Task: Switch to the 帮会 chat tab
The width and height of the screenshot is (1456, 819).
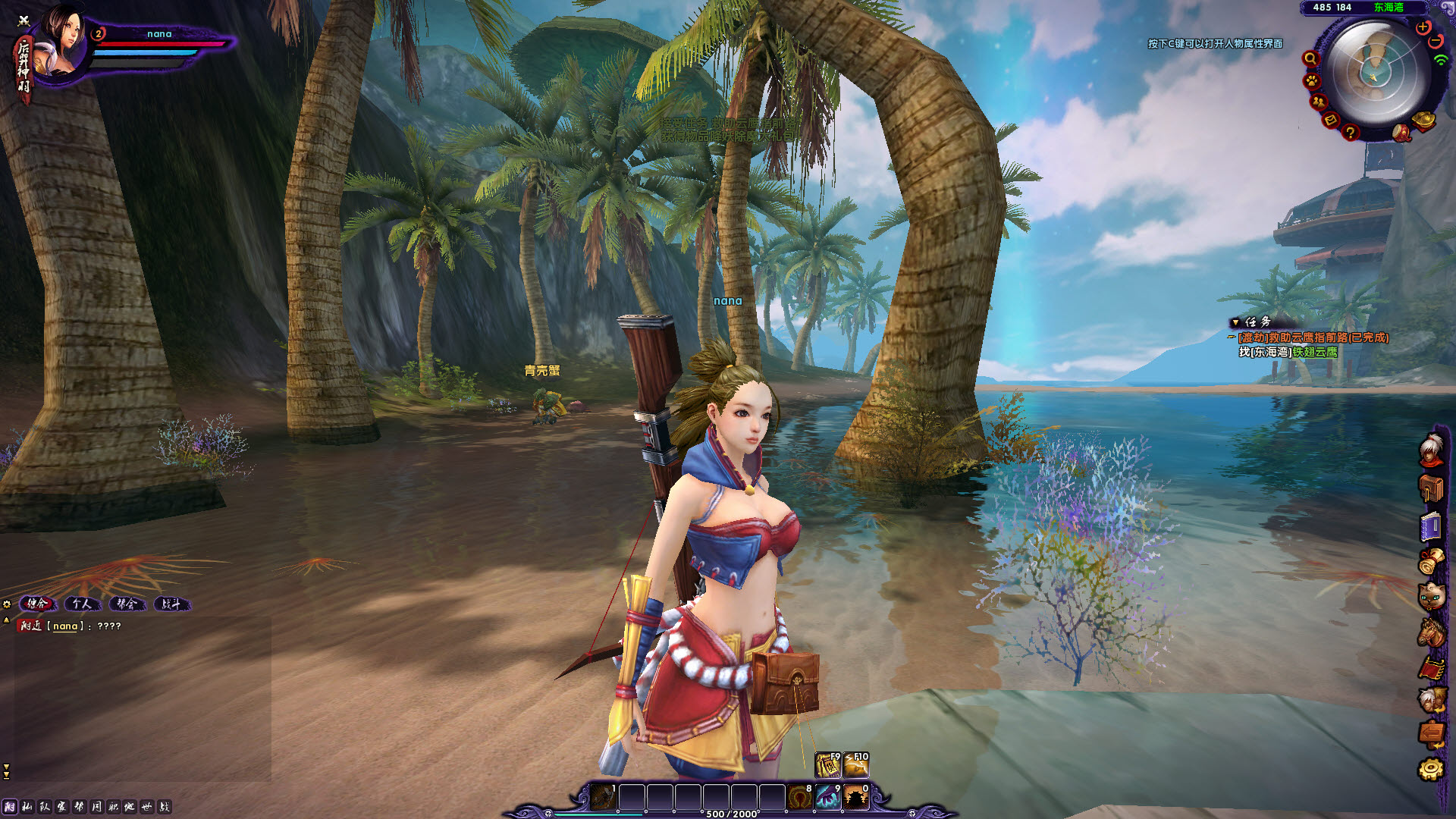Action: coord(127,604)
